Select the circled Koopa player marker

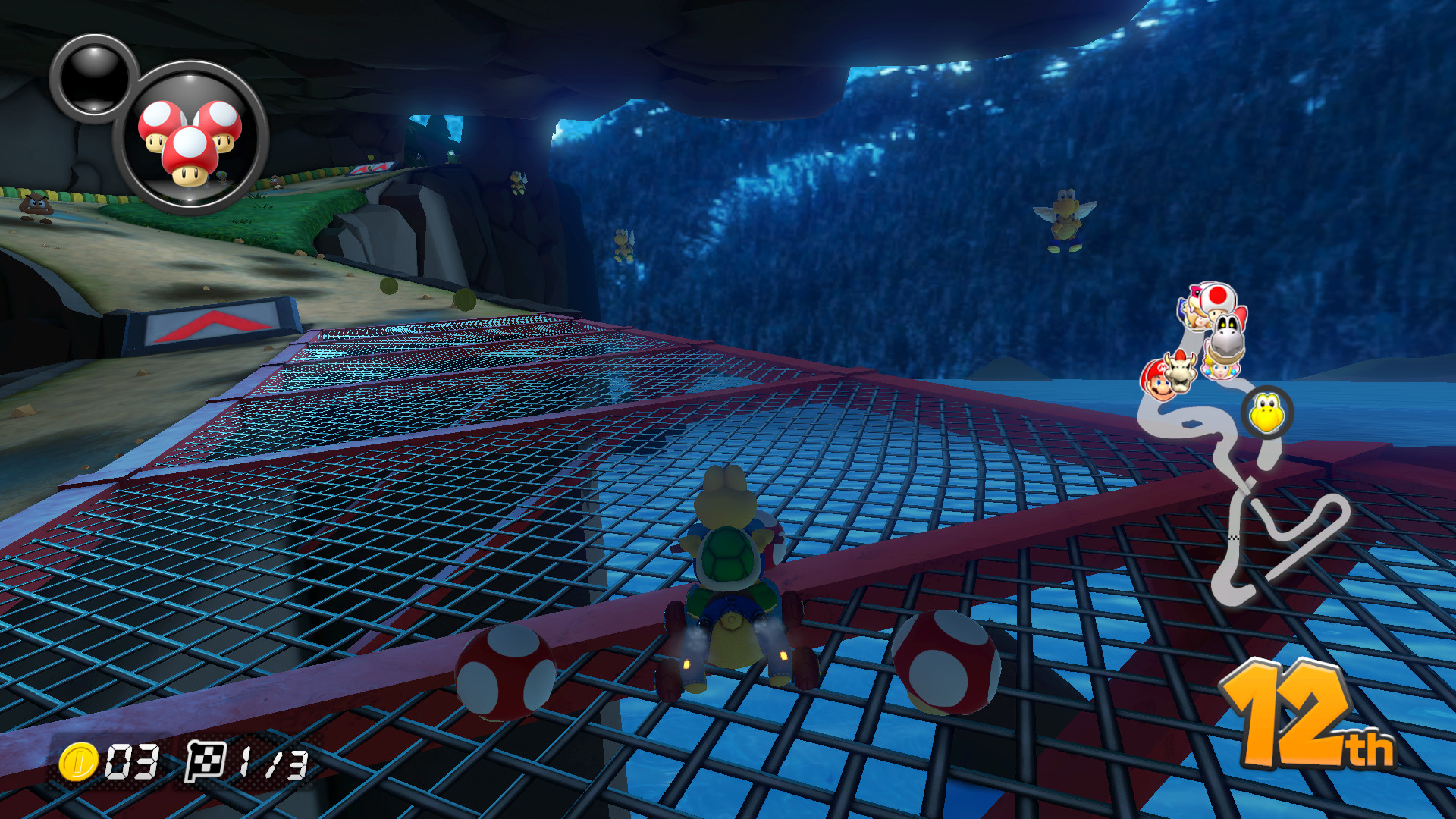[1266, 413]
